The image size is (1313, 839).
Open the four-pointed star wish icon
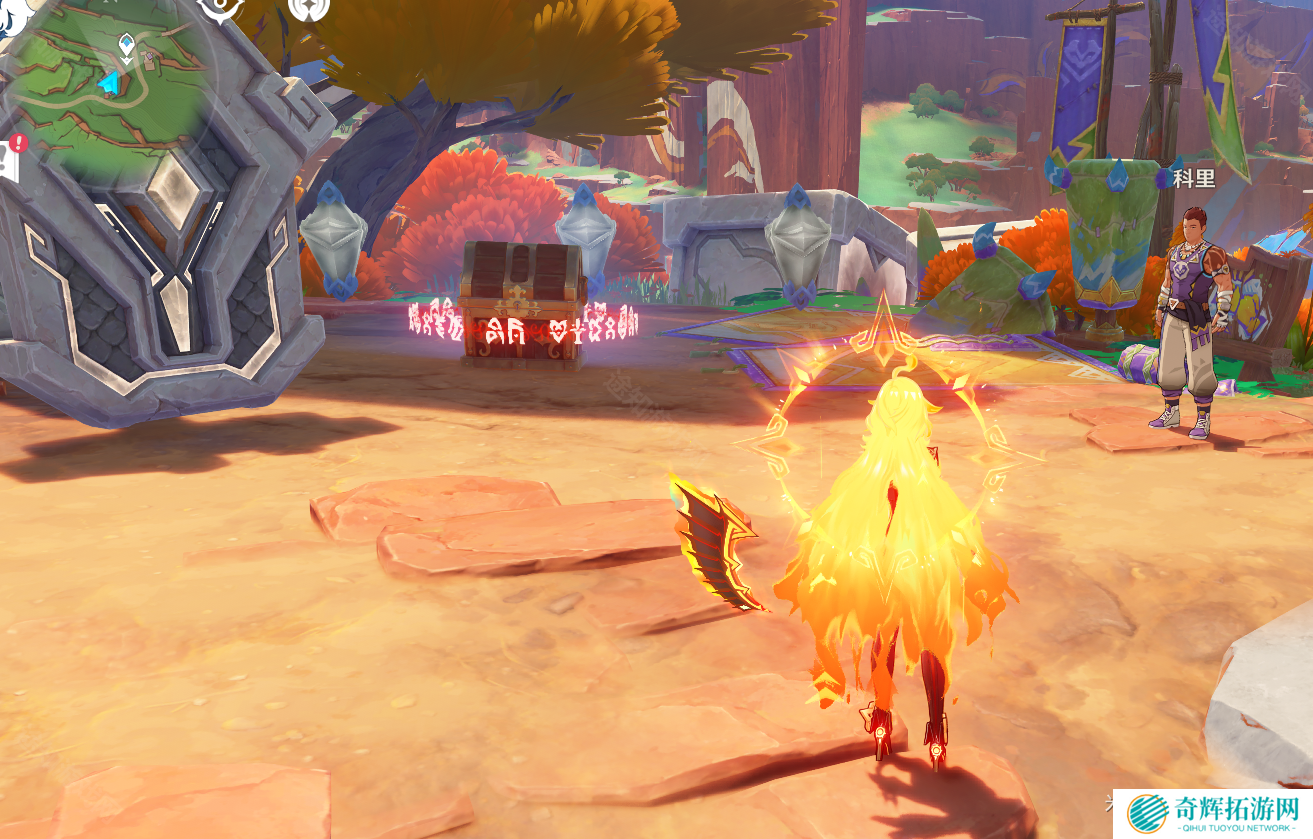point(308,8)
